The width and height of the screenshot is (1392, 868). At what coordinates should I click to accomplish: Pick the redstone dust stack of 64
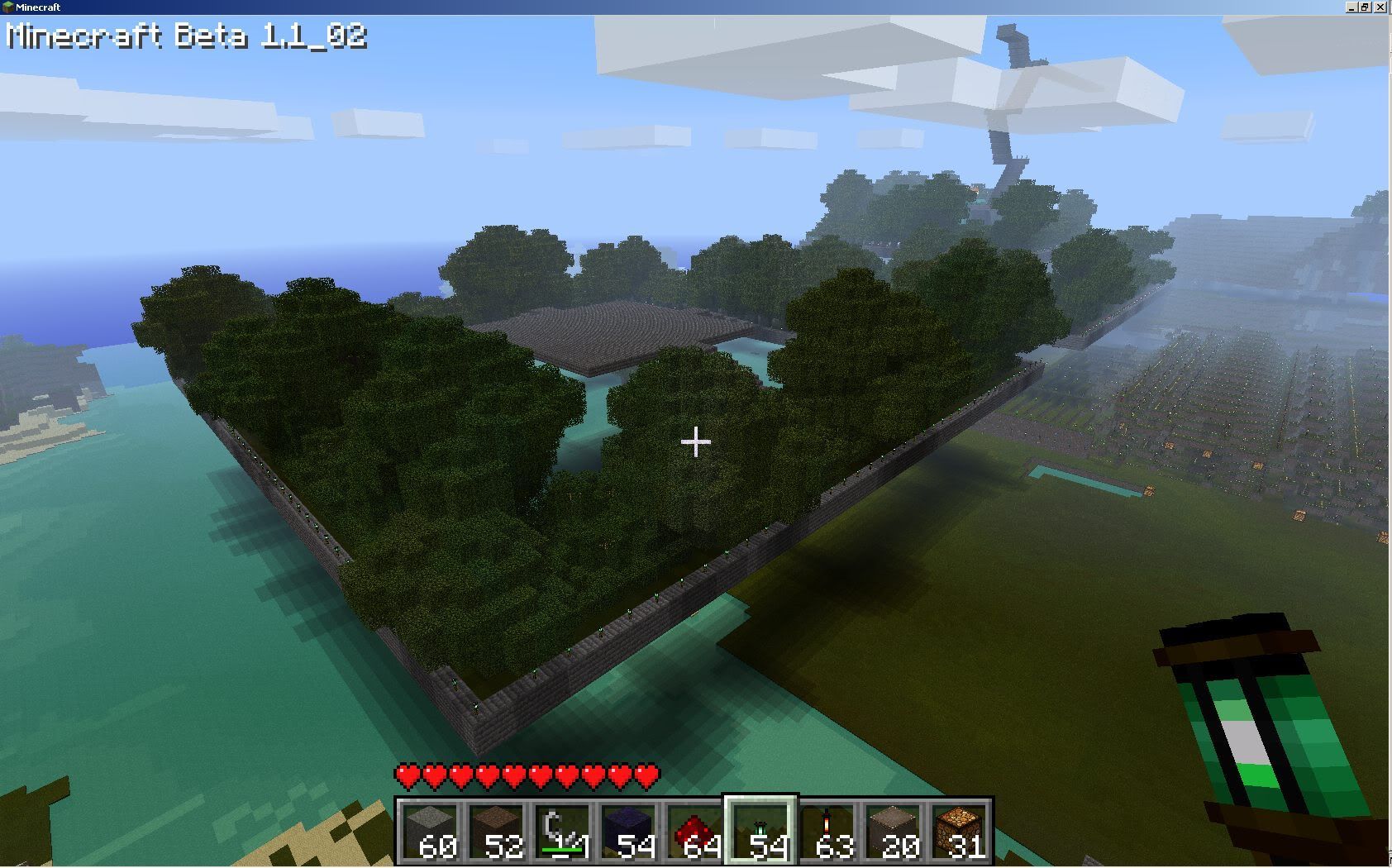(x=695, y=831)
